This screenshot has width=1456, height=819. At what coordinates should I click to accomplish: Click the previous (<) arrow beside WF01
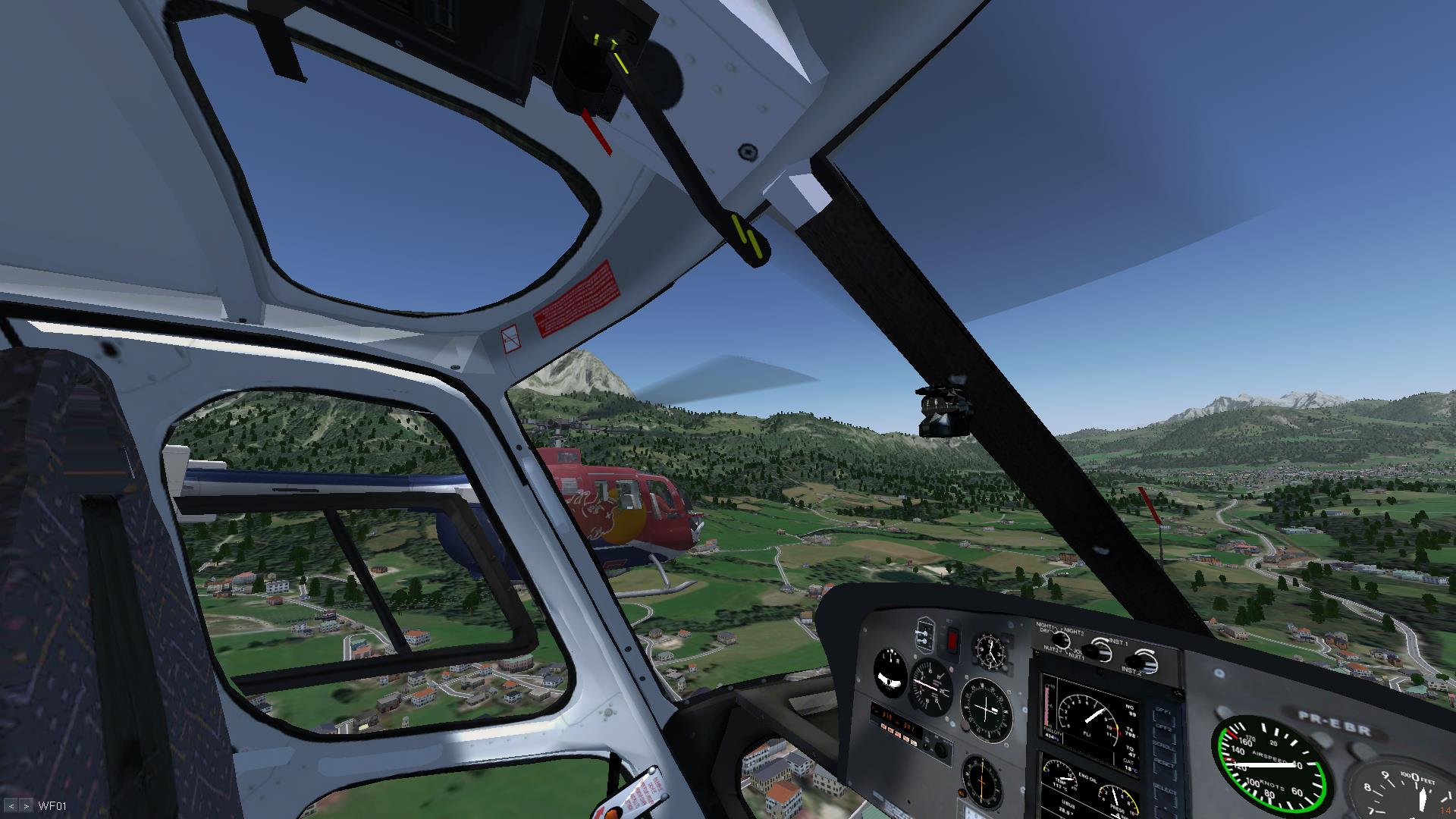point(11,806)
